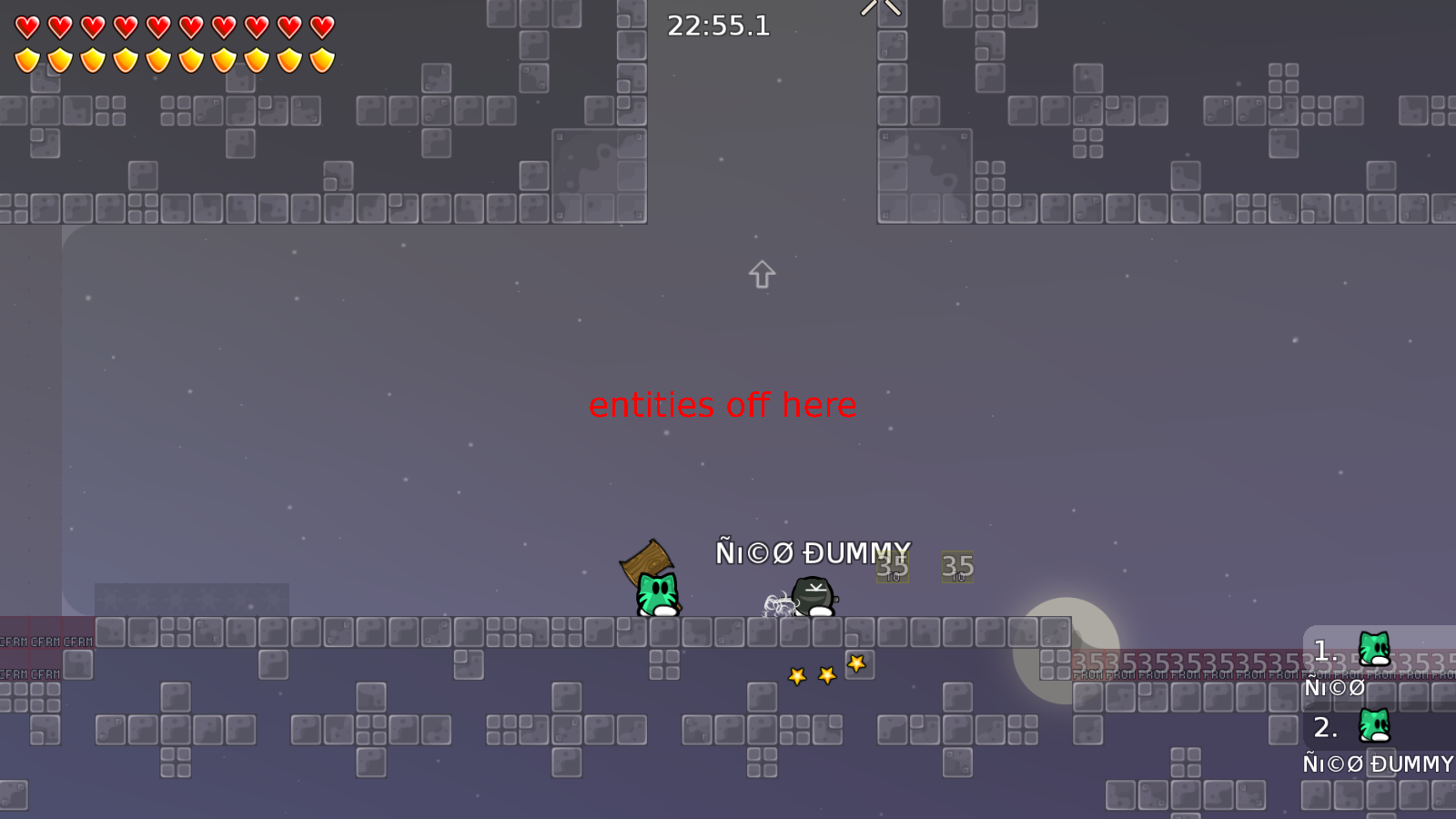Click the right '35 TO' tune zone icon
Screen dimensions: 1456x819
click(x=956, y=566)
